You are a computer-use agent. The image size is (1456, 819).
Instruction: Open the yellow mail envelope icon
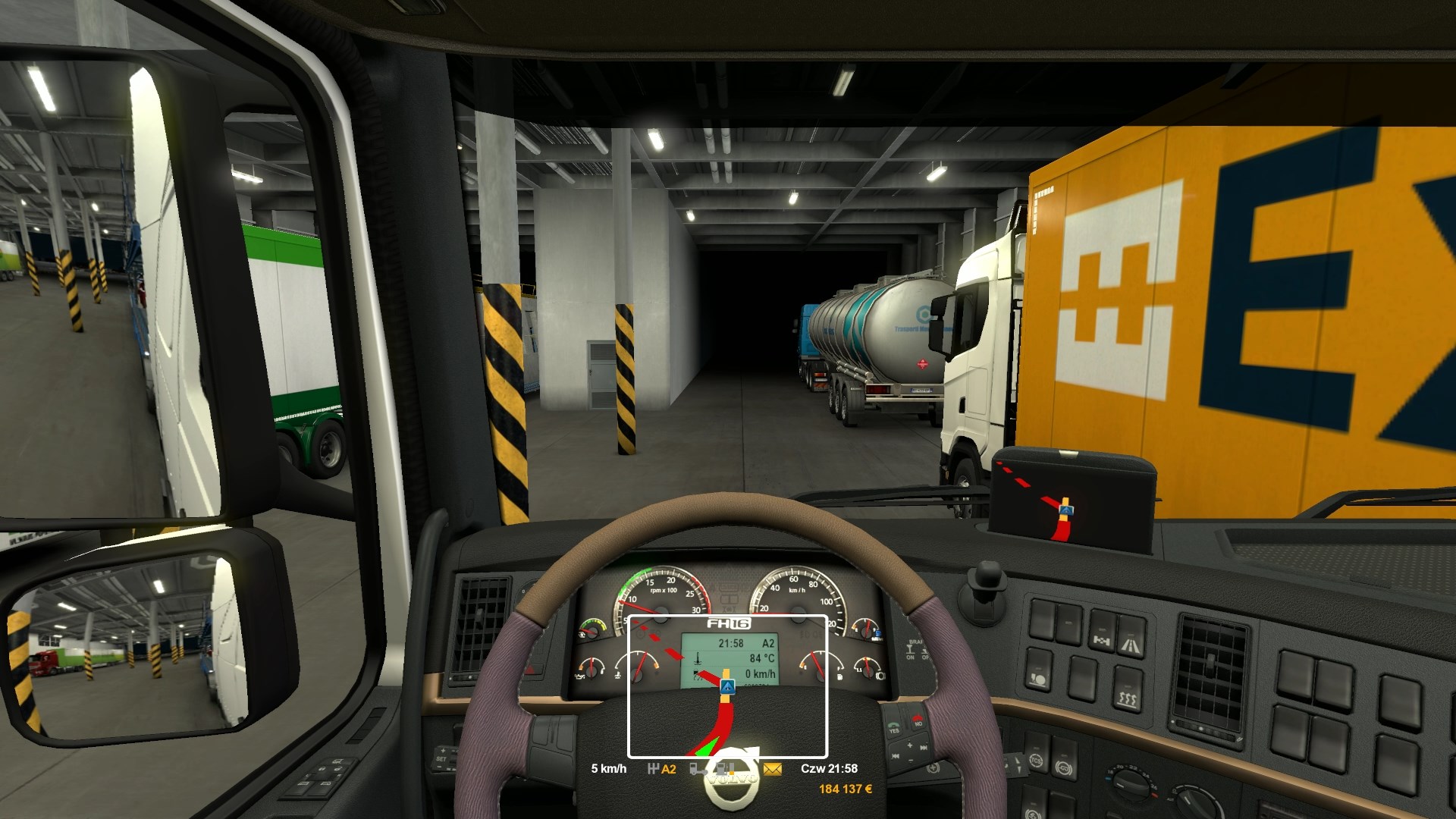click(772, 769)
